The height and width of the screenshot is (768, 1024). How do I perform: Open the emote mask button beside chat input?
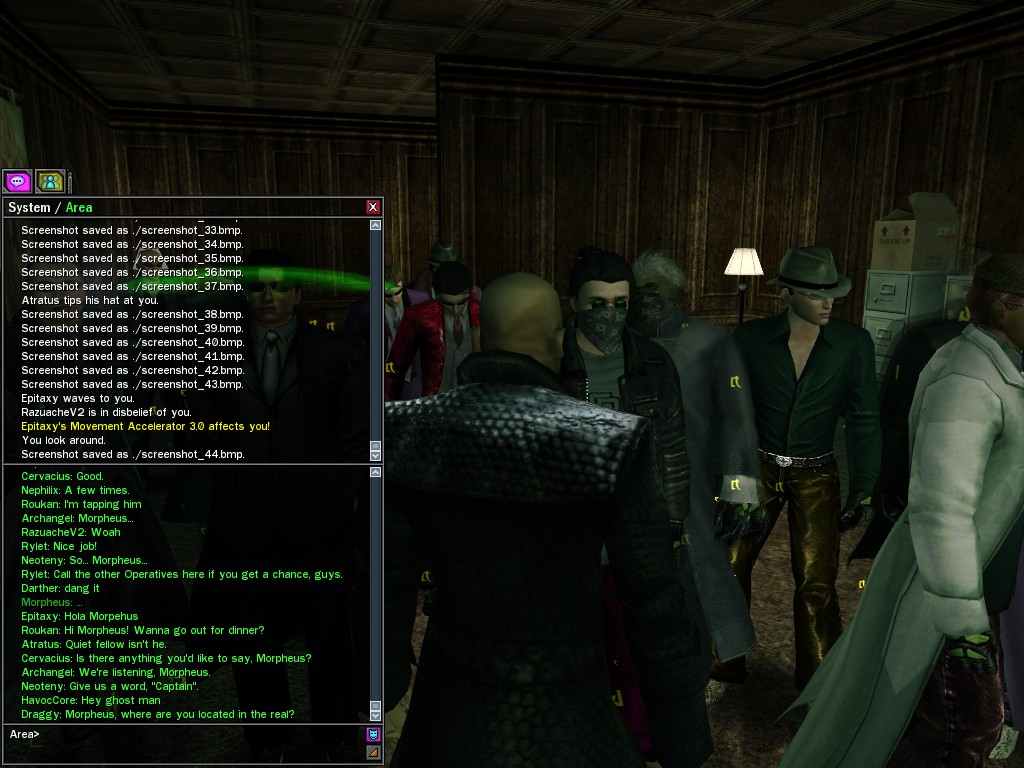point(374,734)
